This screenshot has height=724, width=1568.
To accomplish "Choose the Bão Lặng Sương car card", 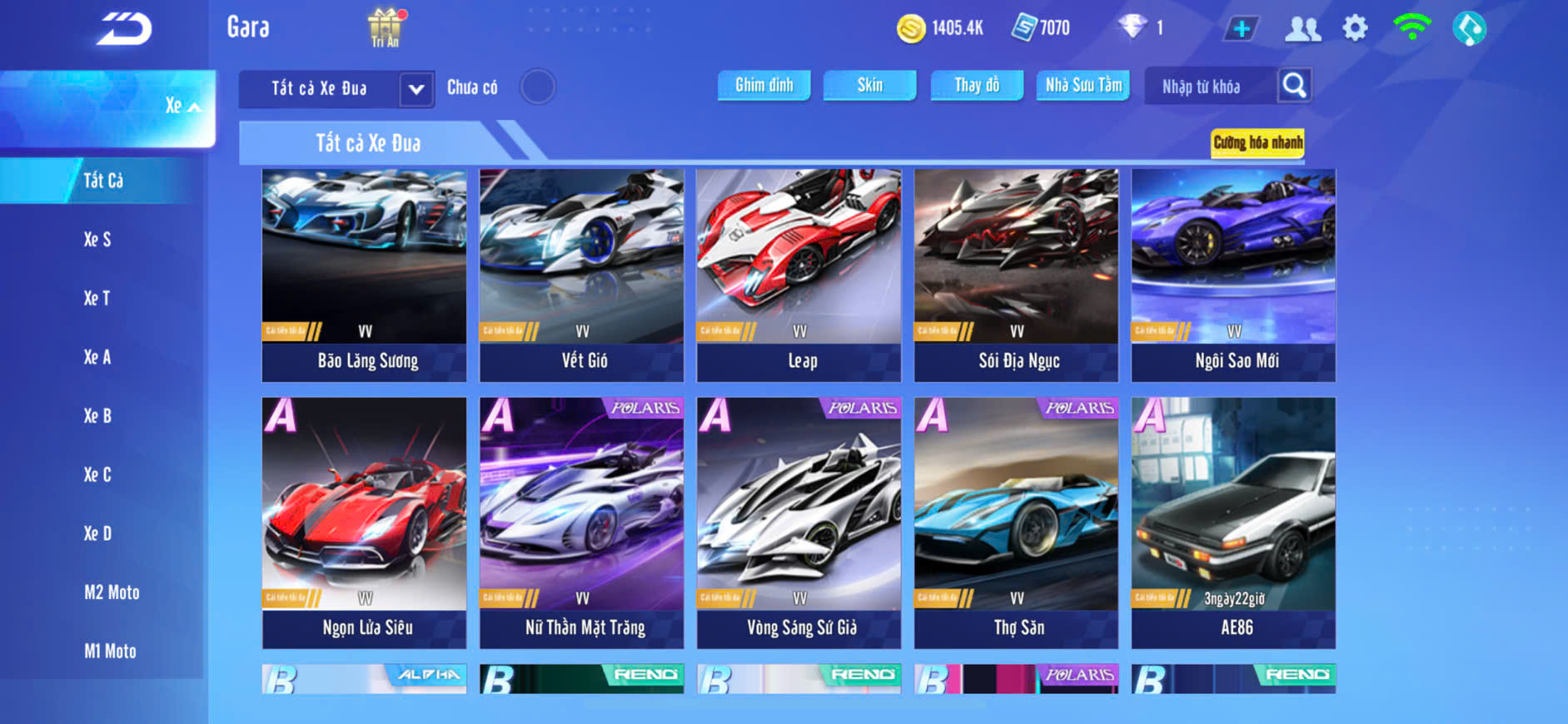I will click(x=364, y=275).
